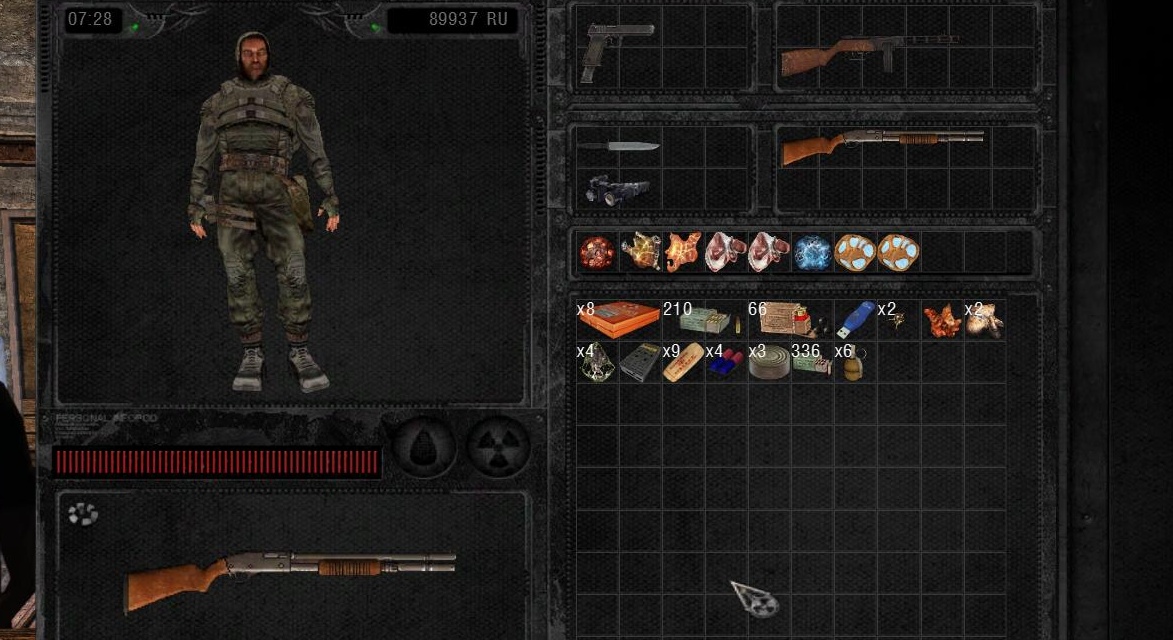Select the ammo box showing 336 rounds
Viewport: 1173px width, 640px height.
pyautogui.click(x=811, y=363)
